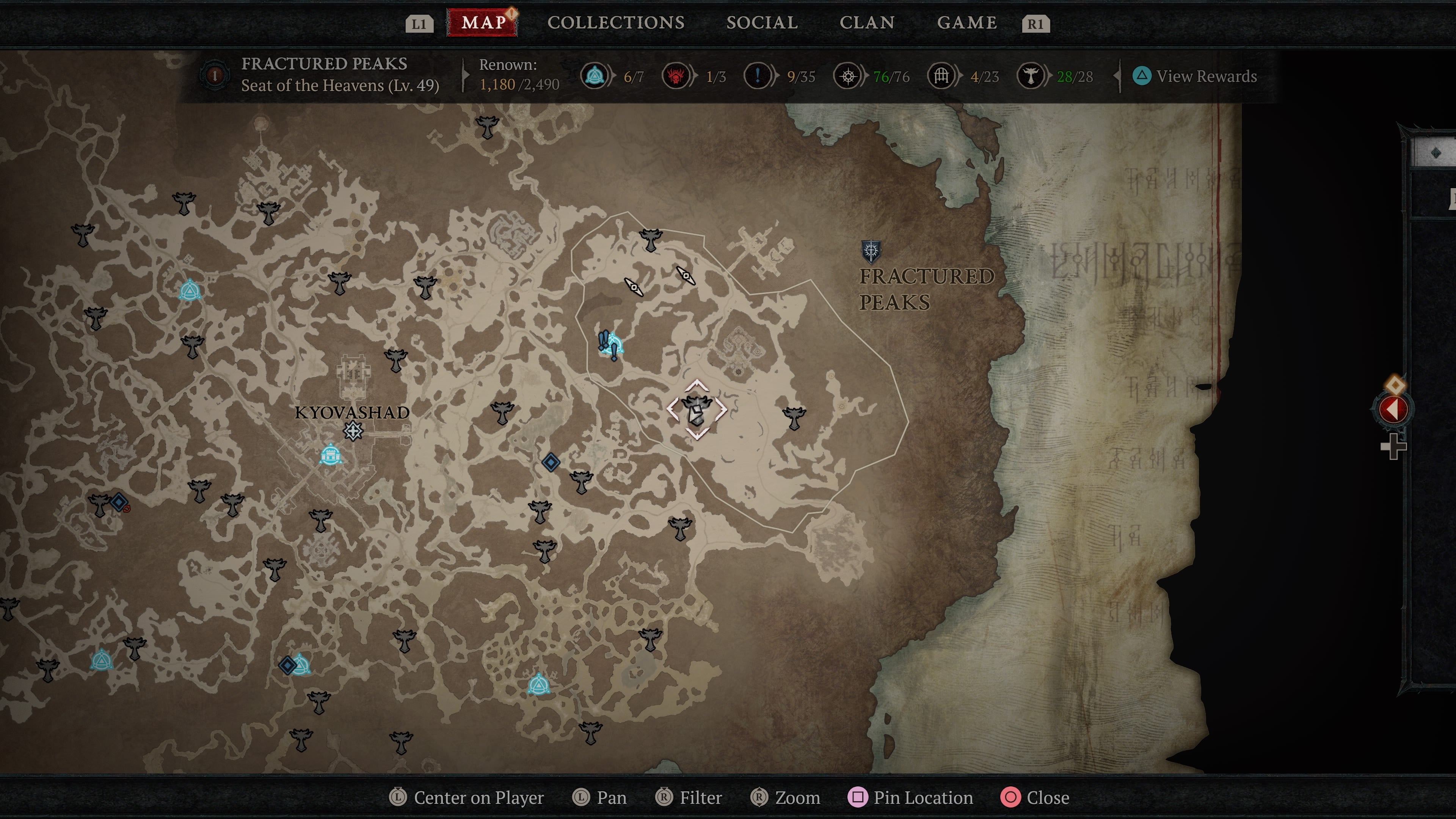Click the waypoints renown icon showing 6/7
Image resolution: width=1456 pixels, height=819 pixels.
(x=595, y=76)
